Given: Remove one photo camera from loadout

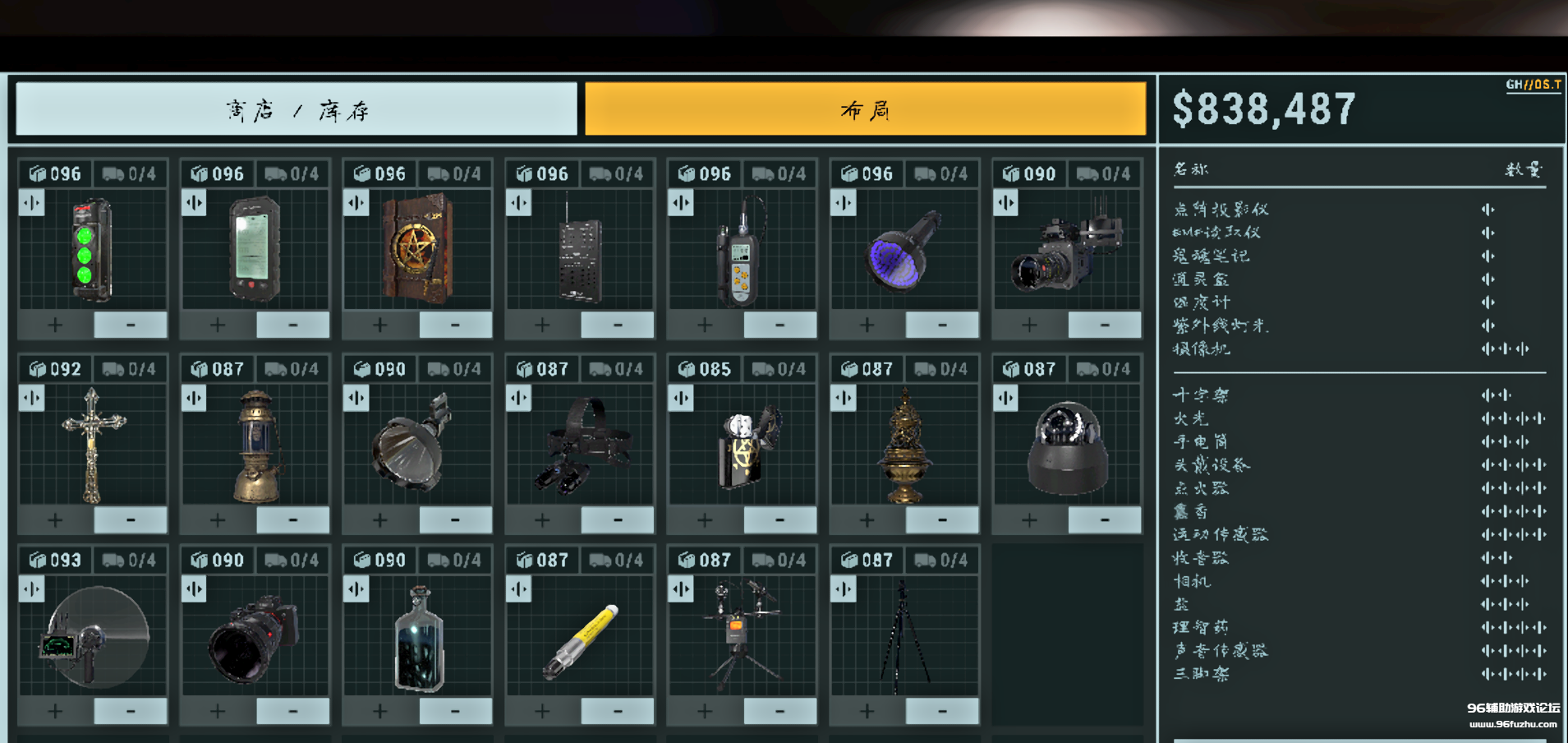Looking at the screenshot, I should point(292,711).
